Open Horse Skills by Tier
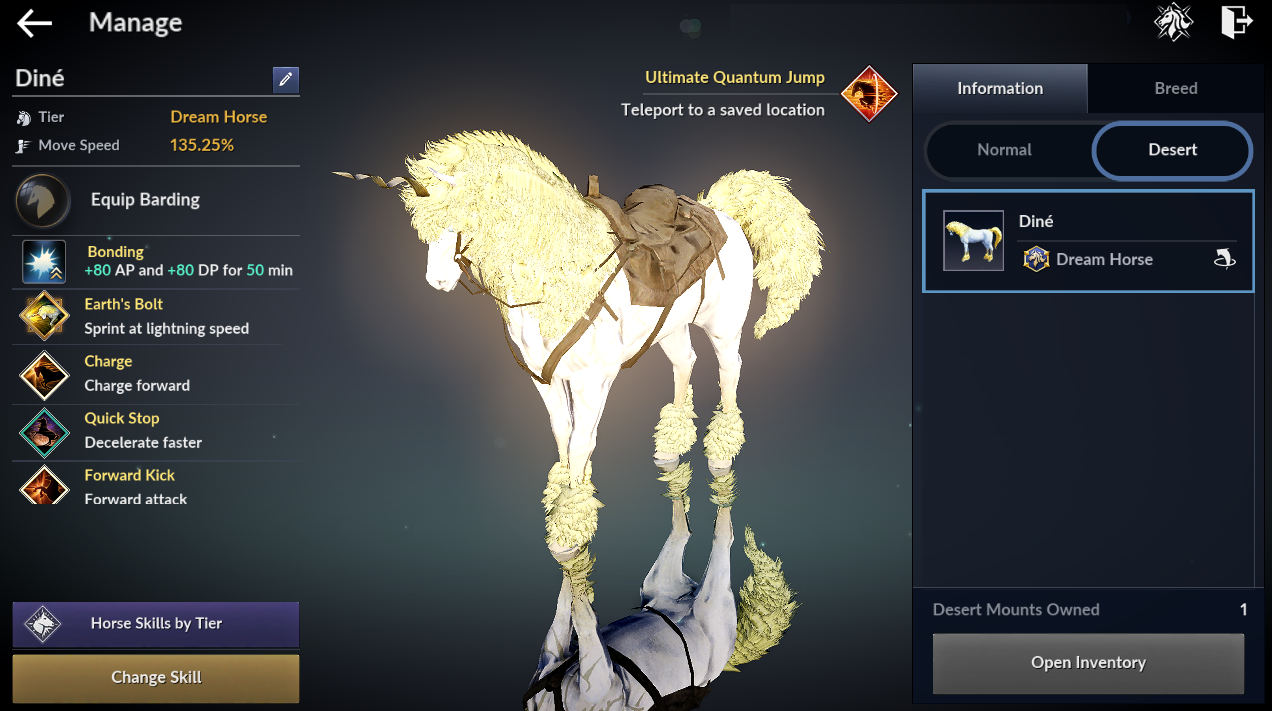 156,624
